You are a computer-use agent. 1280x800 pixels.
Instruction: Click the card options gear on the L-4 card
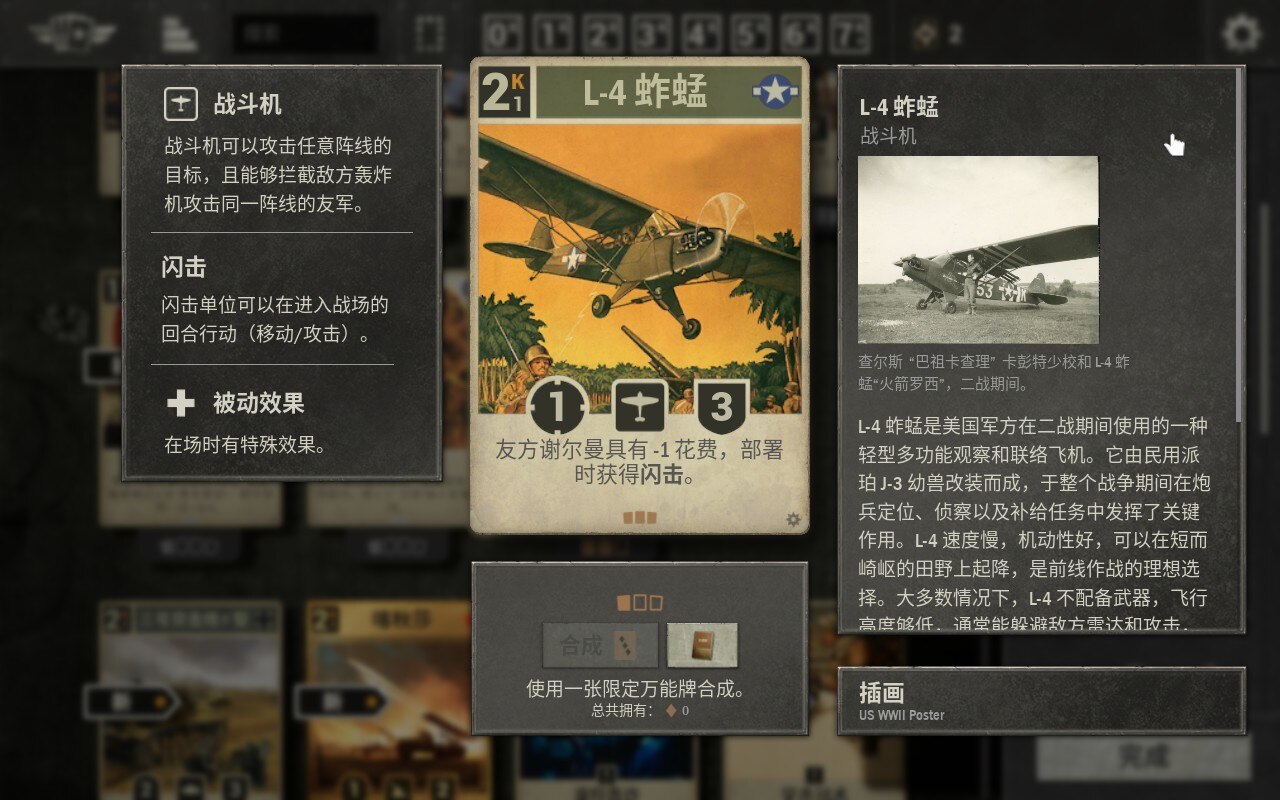point(793,518)
